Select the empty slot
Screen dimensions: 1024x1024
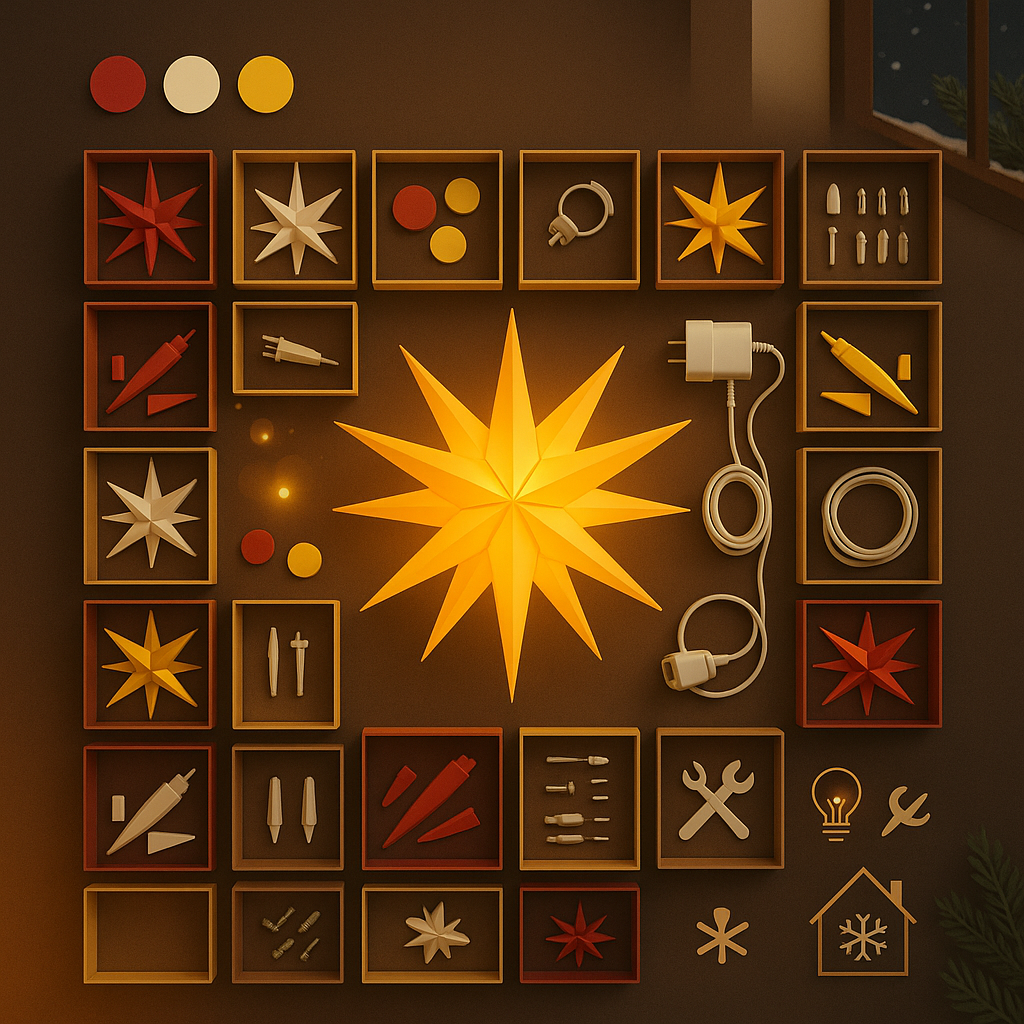pyautogui.click(x=149, y=932)
